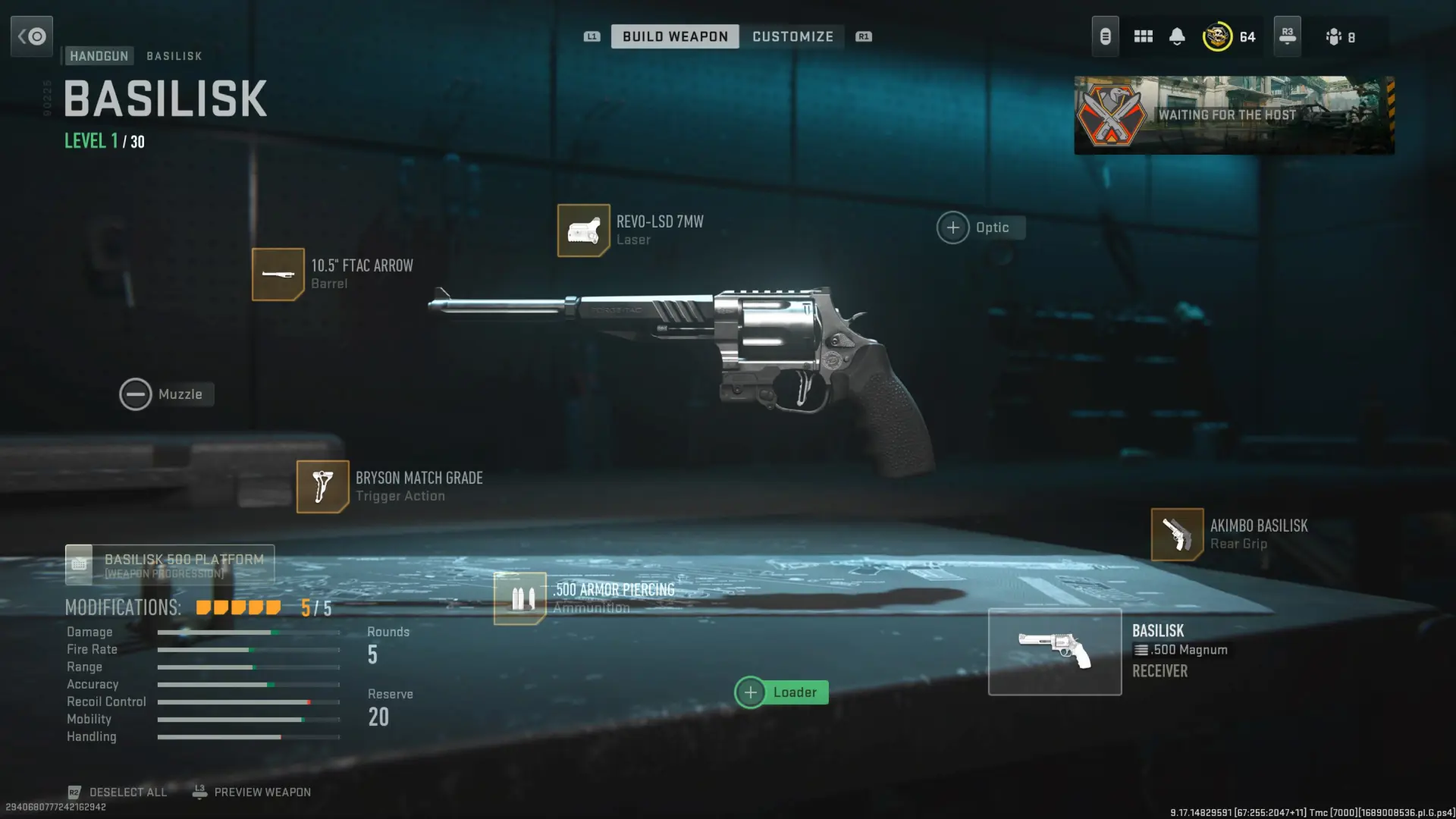The image size is (1456, 819).
Task: Click the Basilisk 500 Platform progression icon
Action: 79,564
